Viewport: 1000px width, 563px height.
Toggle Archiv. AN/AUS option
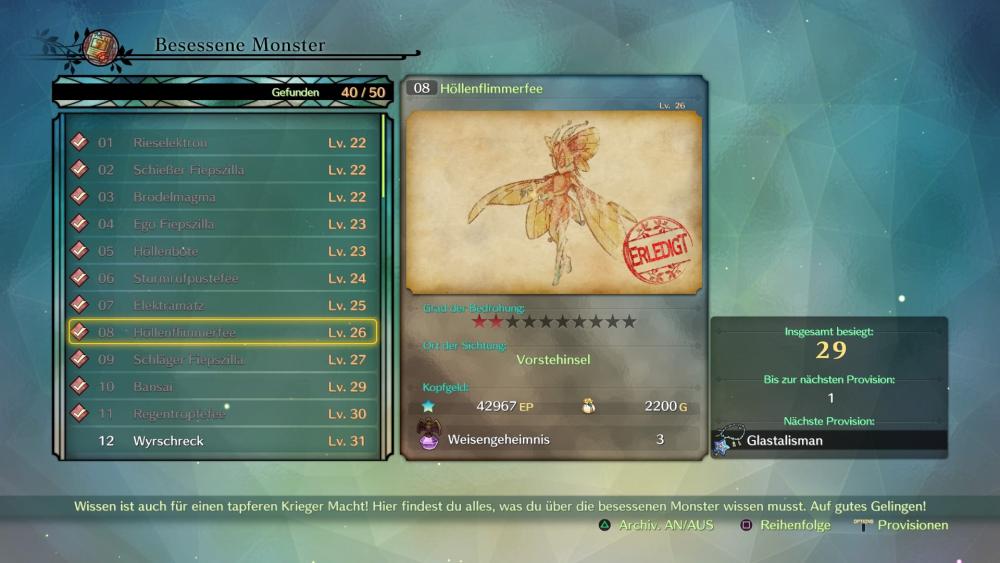point(656,525)
